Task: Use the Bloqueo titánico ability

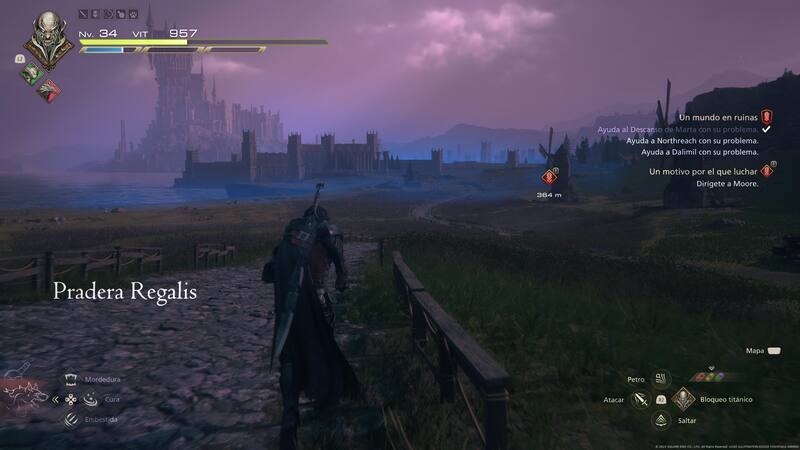Action: tap(683, 400)
